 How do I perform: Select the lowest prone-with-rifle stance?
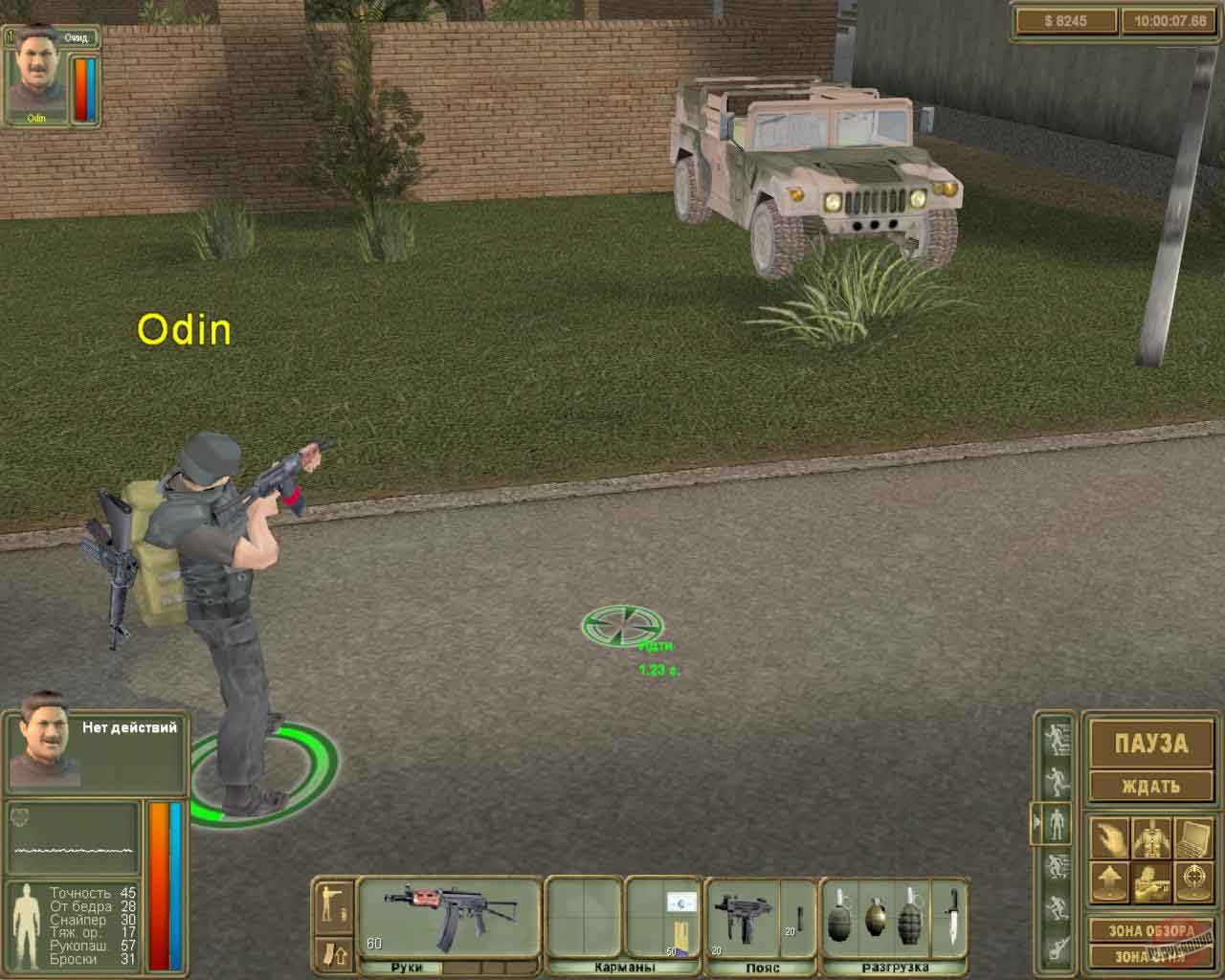(x=1058, y=947)
